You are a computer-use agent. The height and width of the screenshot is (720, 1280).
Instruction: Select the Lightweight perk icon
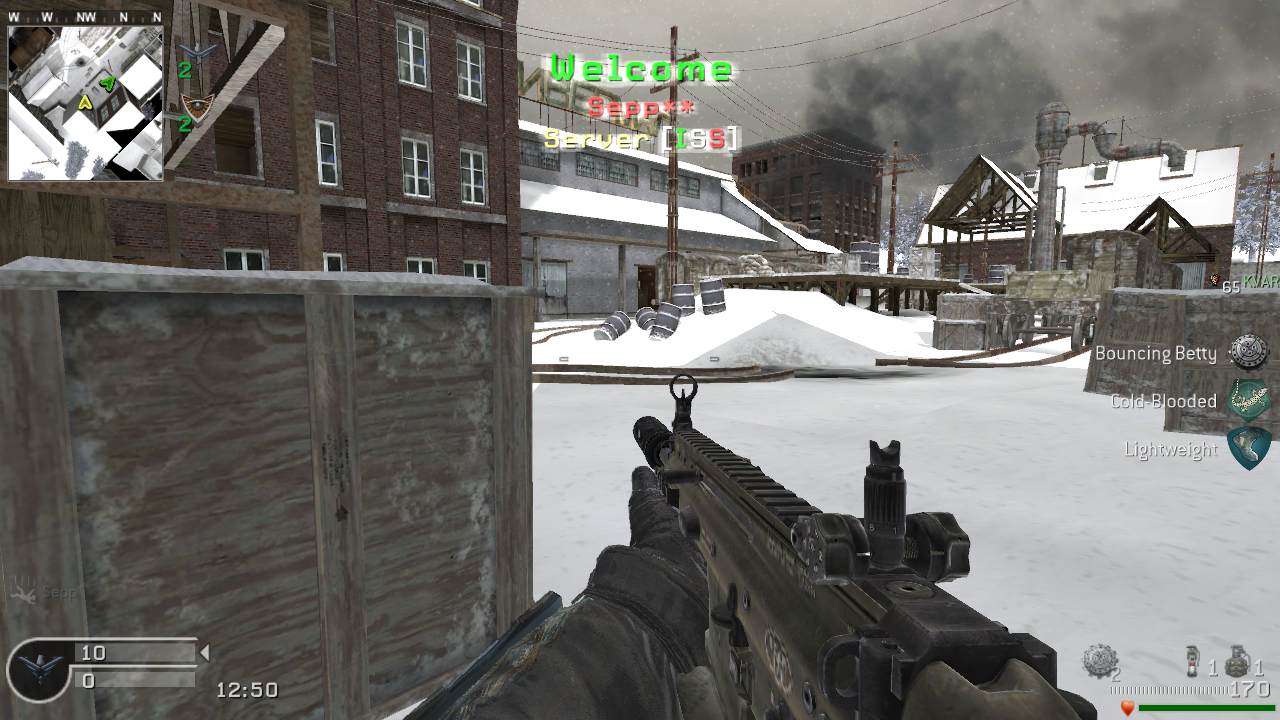coord(1248,448)
